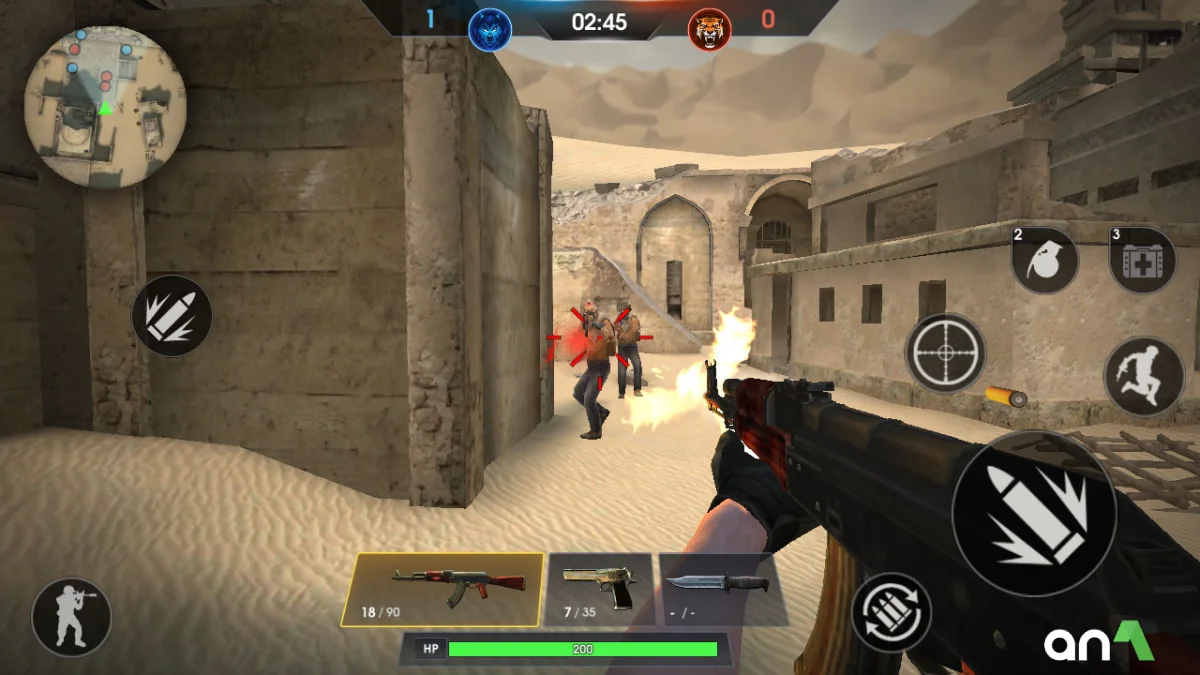Activate the jump button

1144,376
